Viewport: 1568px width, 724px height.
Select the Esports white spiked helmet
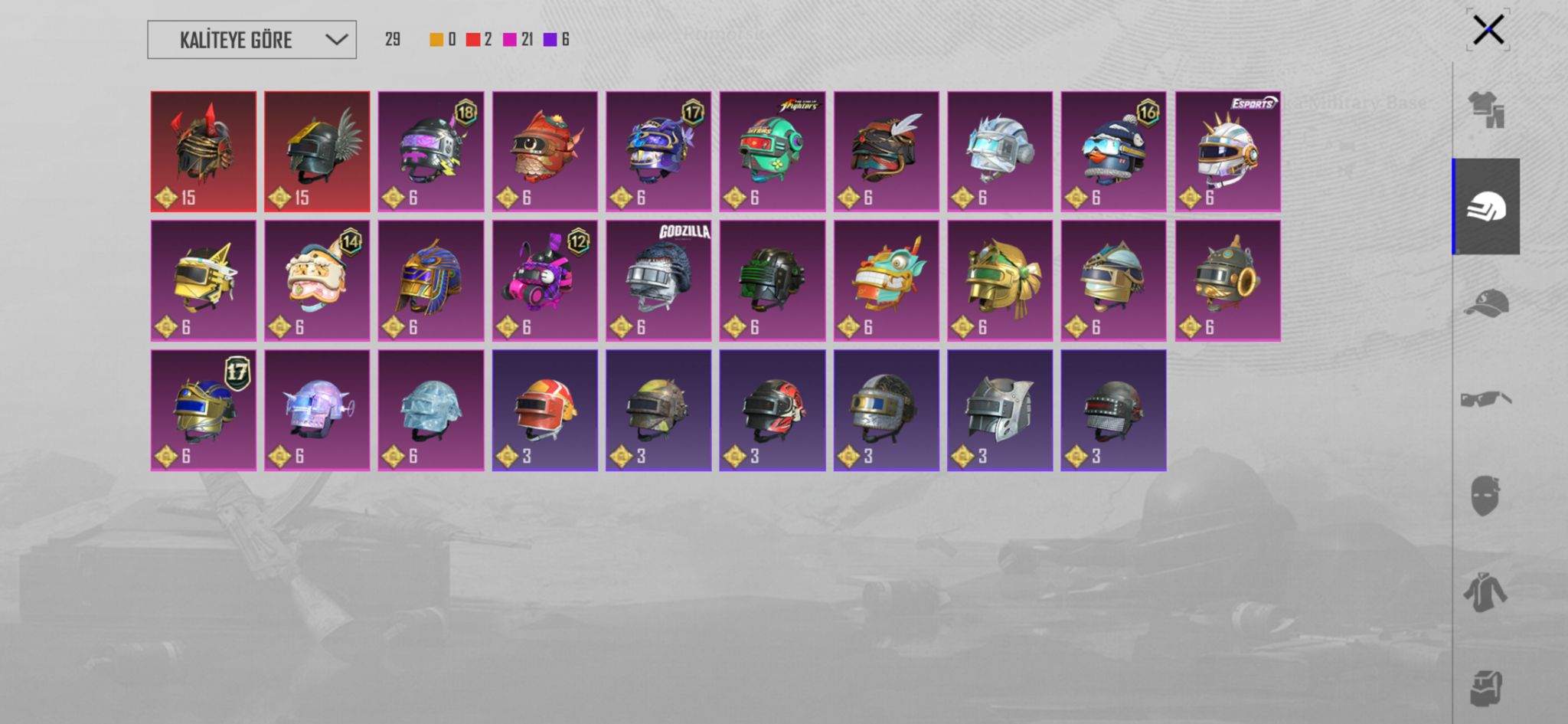pyautogui.click(x=1227, y=152)
